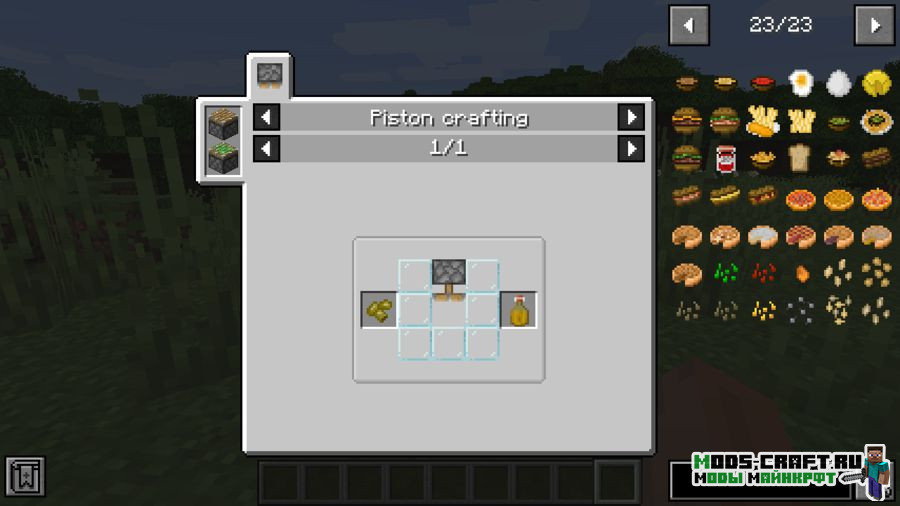
Task: Show the previous recipe page beside 1/1
Action: (266, 149)
